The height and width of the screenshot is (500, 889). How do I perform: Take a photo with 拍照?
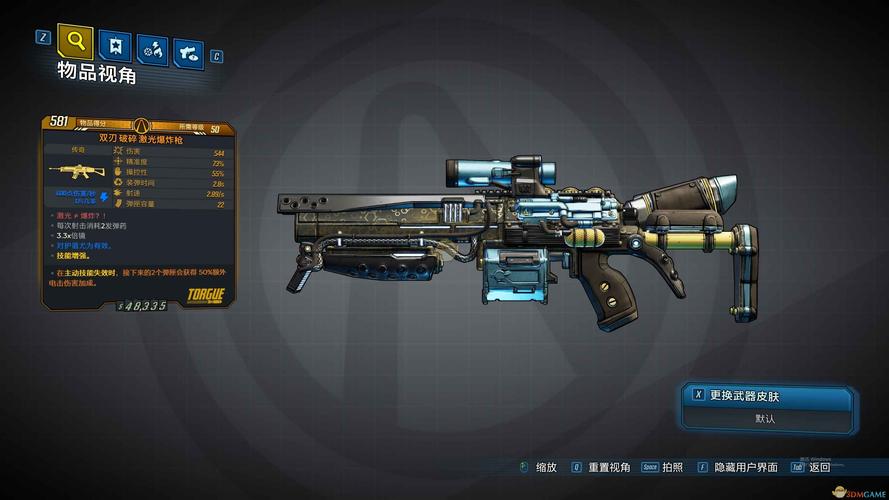[x=672, y=467]
